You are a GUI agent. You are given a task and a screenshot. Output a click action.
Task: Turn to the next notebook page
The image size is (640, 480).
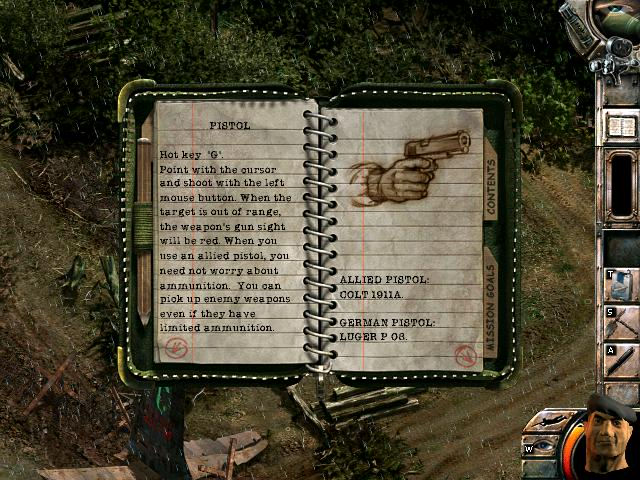coord(463,353)
